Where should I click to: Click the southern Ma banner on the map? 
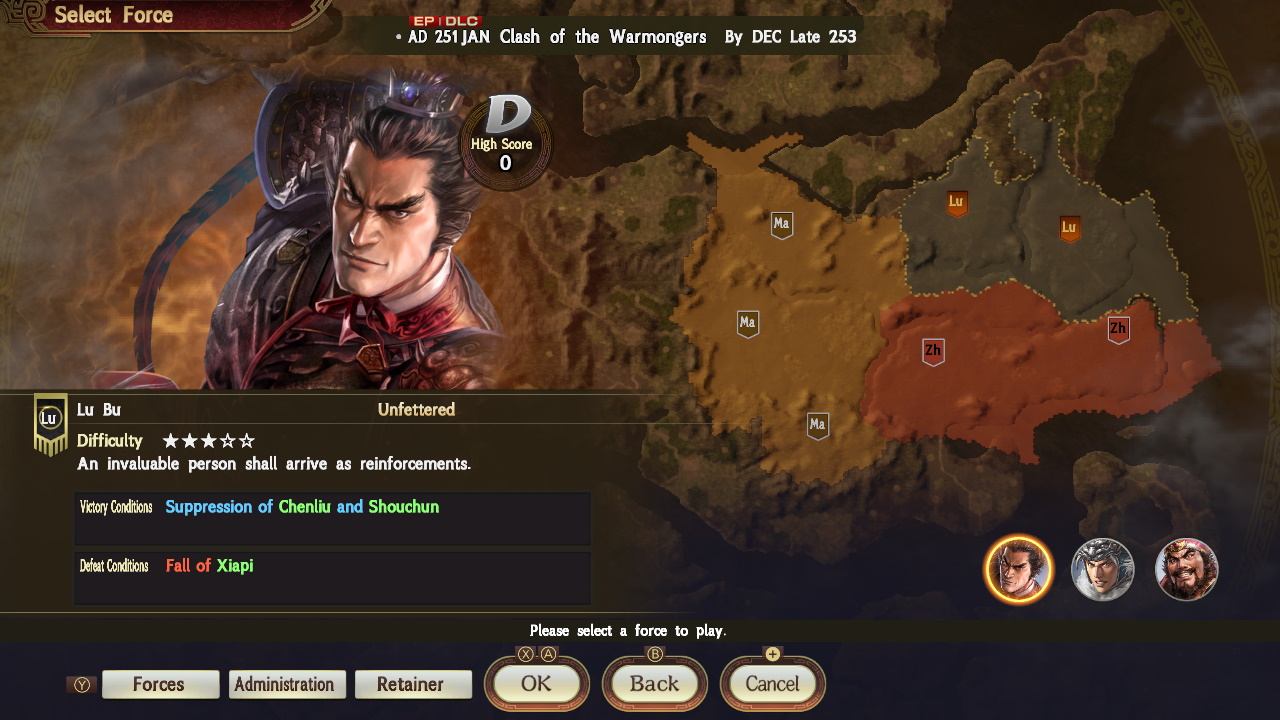click(817, 425)
